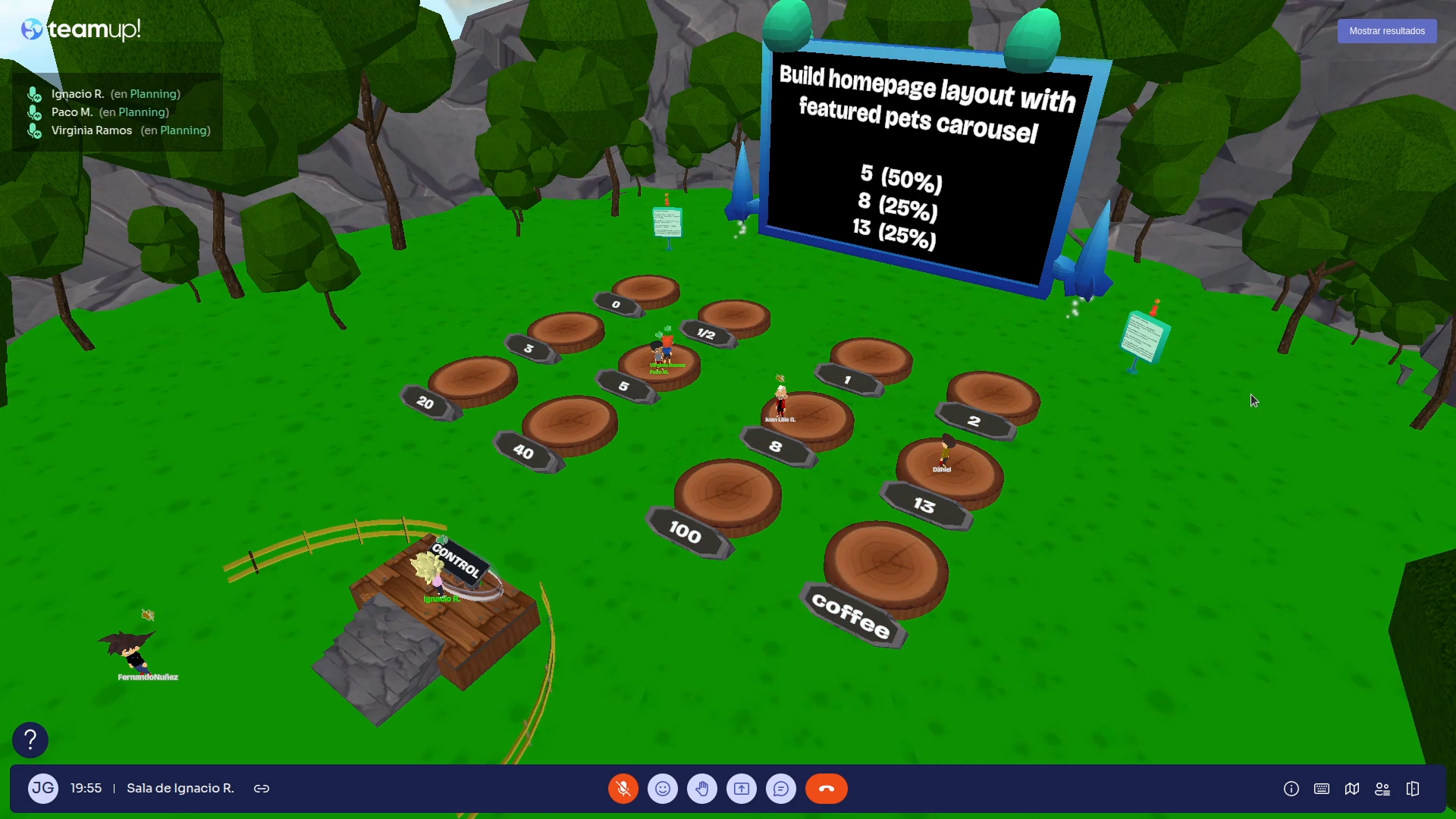This screenshot has height=819, width=1456.
Task: Show the keyboard controls icon
Action: pyautogui.click(x=1322, y=789)
